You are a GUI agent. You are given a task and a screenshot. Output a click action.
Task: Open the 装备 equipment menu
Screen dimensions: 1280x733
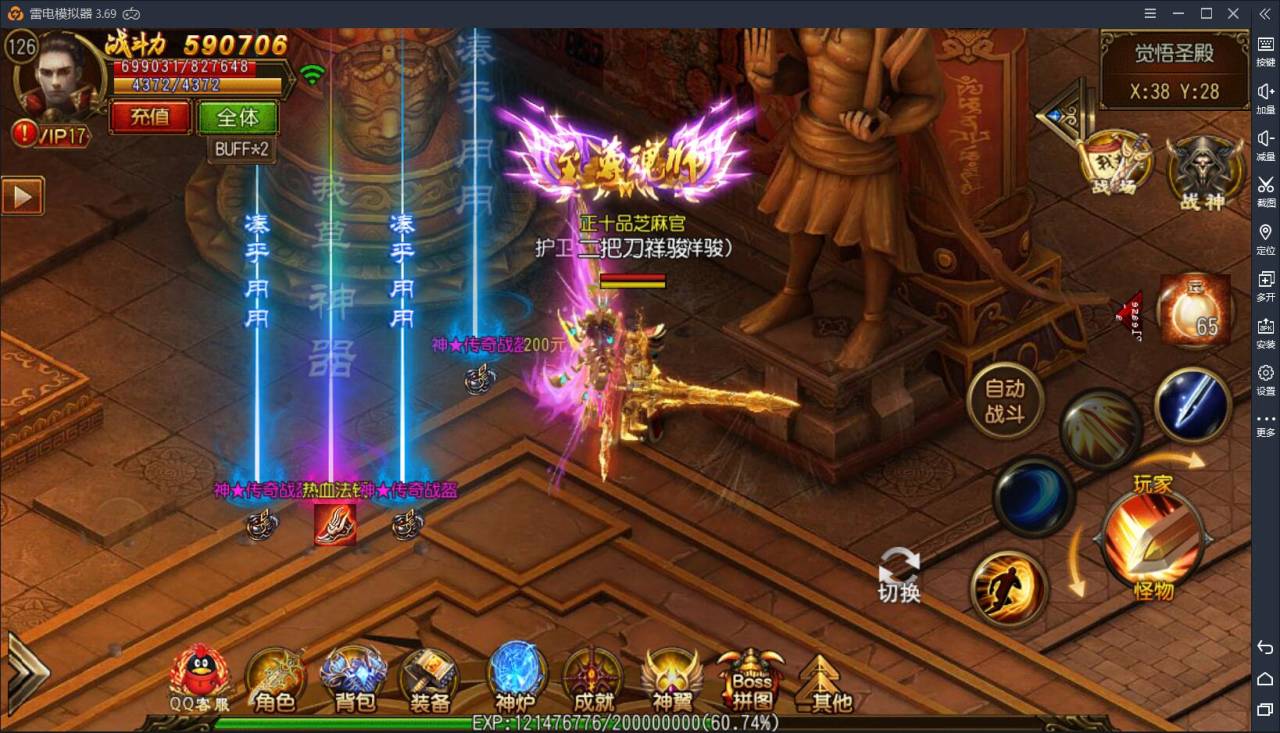coord(429,679)
